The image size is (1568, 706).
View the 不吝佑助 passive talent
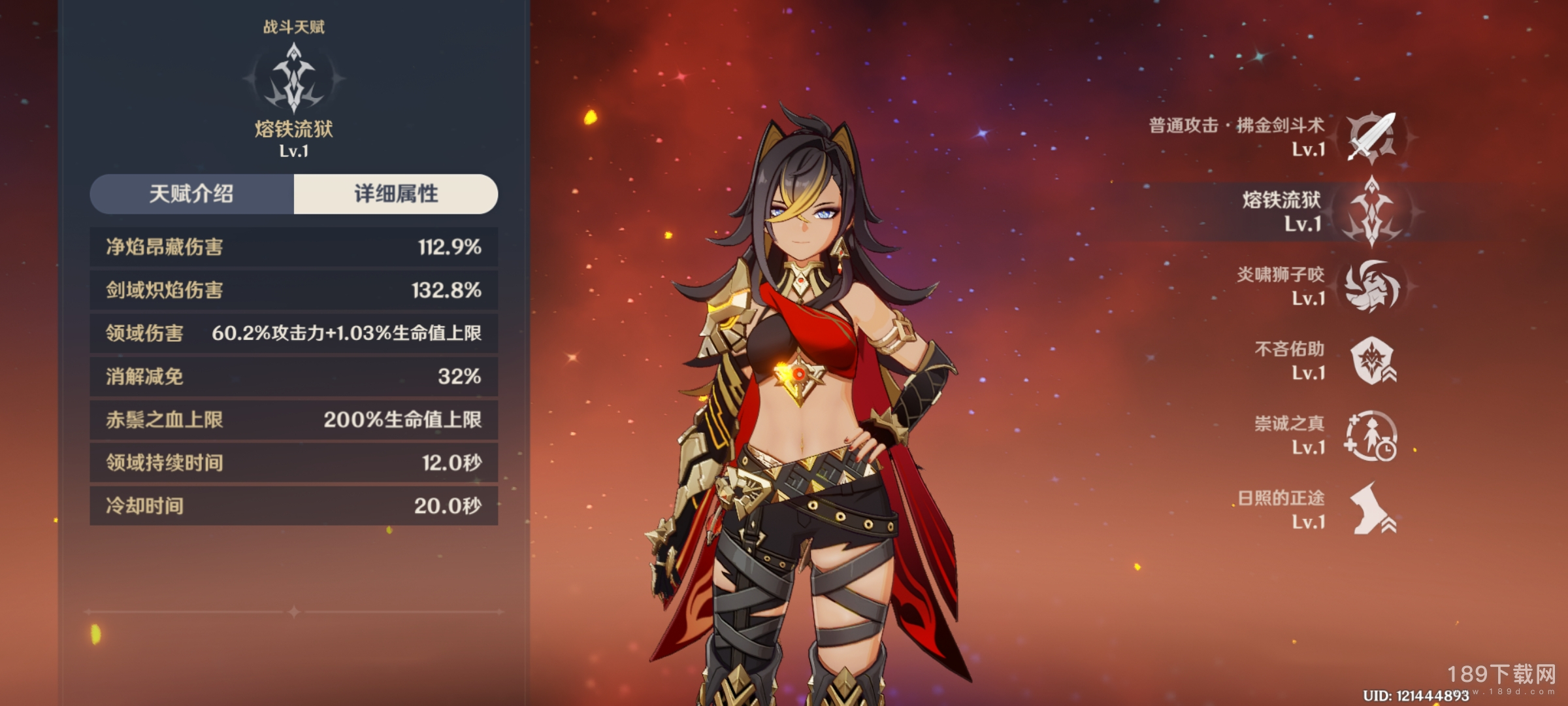tap(1370, 361)
